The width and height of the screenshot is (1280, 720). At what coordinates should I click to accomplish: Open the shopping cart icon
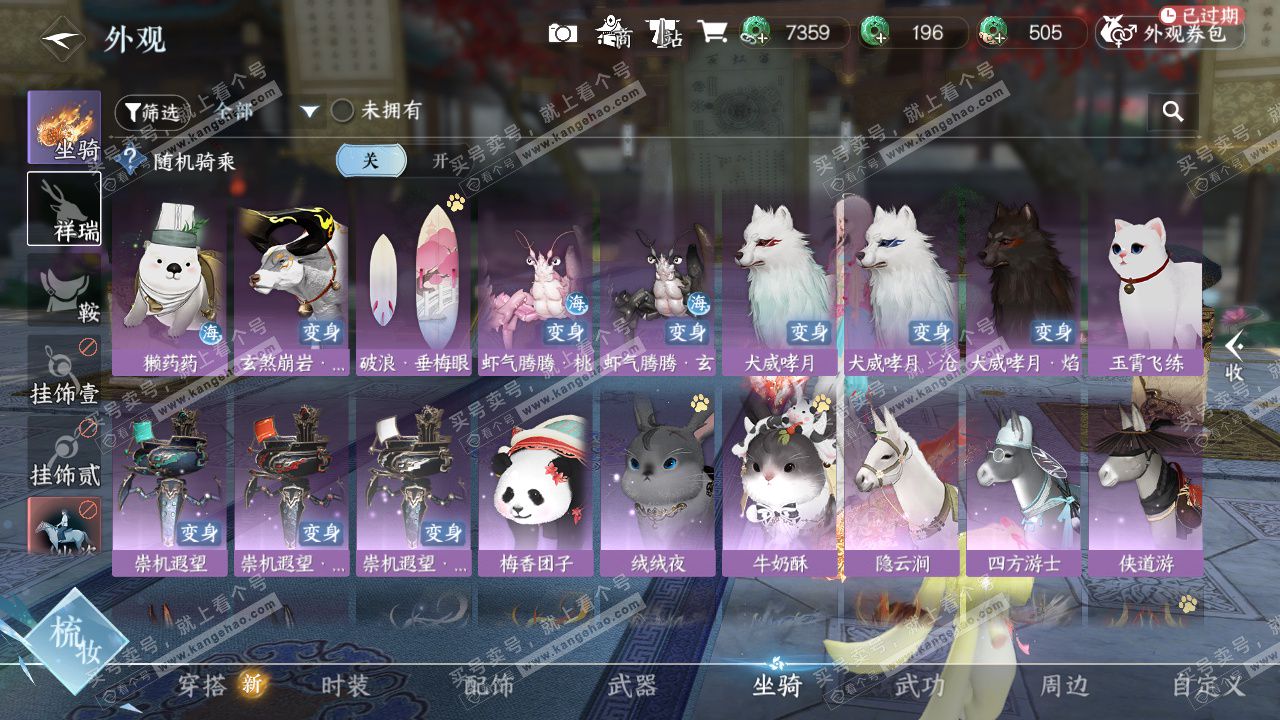(x=712, y=33)
